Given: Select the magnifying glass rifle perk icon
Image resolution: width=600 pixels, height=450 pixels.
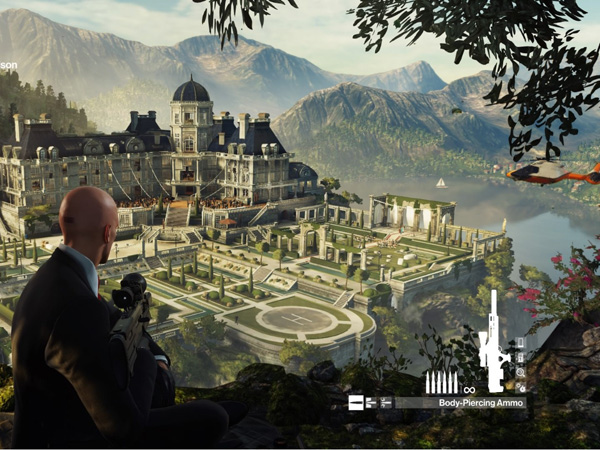Looking at the screenshot, I should point(521,372).
